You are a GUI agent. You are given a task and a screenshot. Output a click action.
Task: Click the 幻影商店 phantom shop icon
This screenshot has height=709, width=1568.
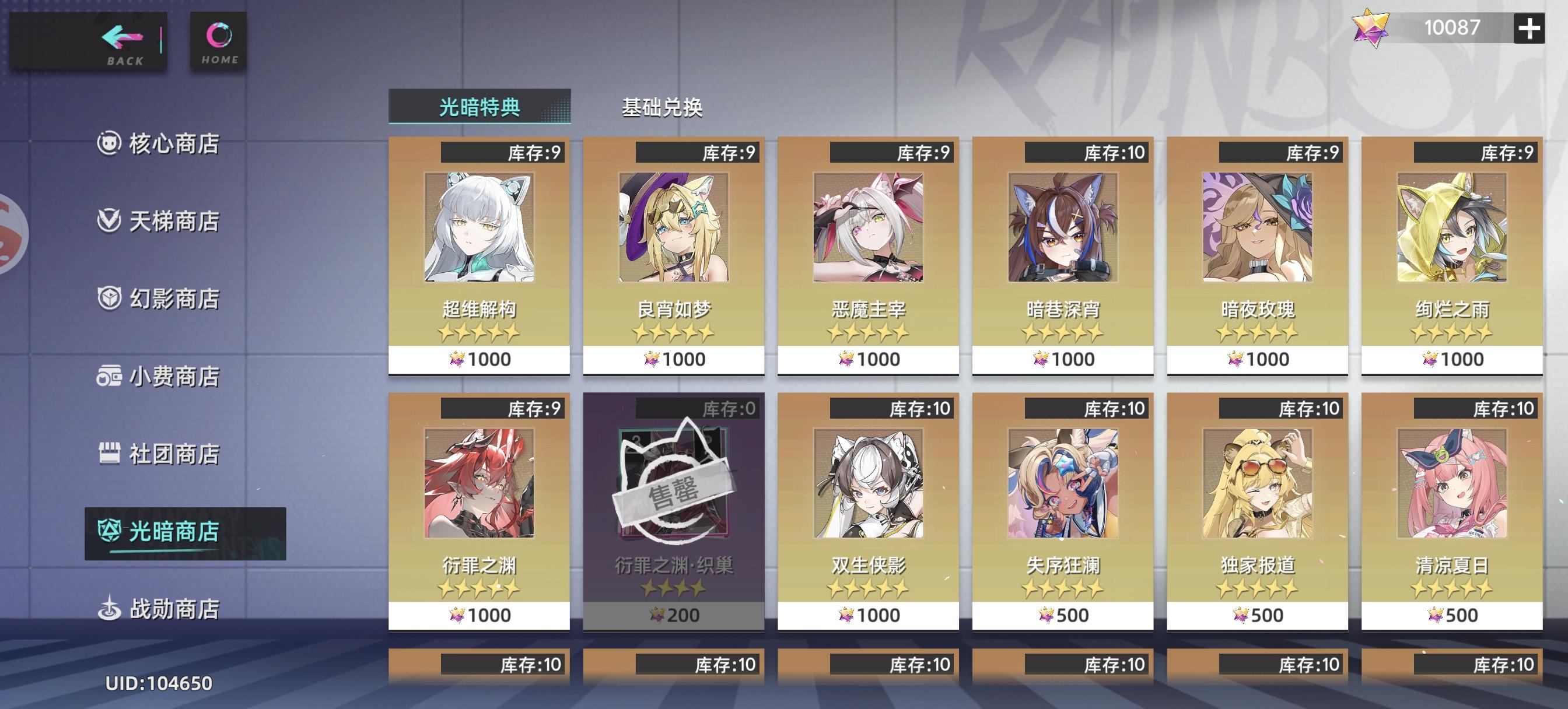(x=110, y=298)
